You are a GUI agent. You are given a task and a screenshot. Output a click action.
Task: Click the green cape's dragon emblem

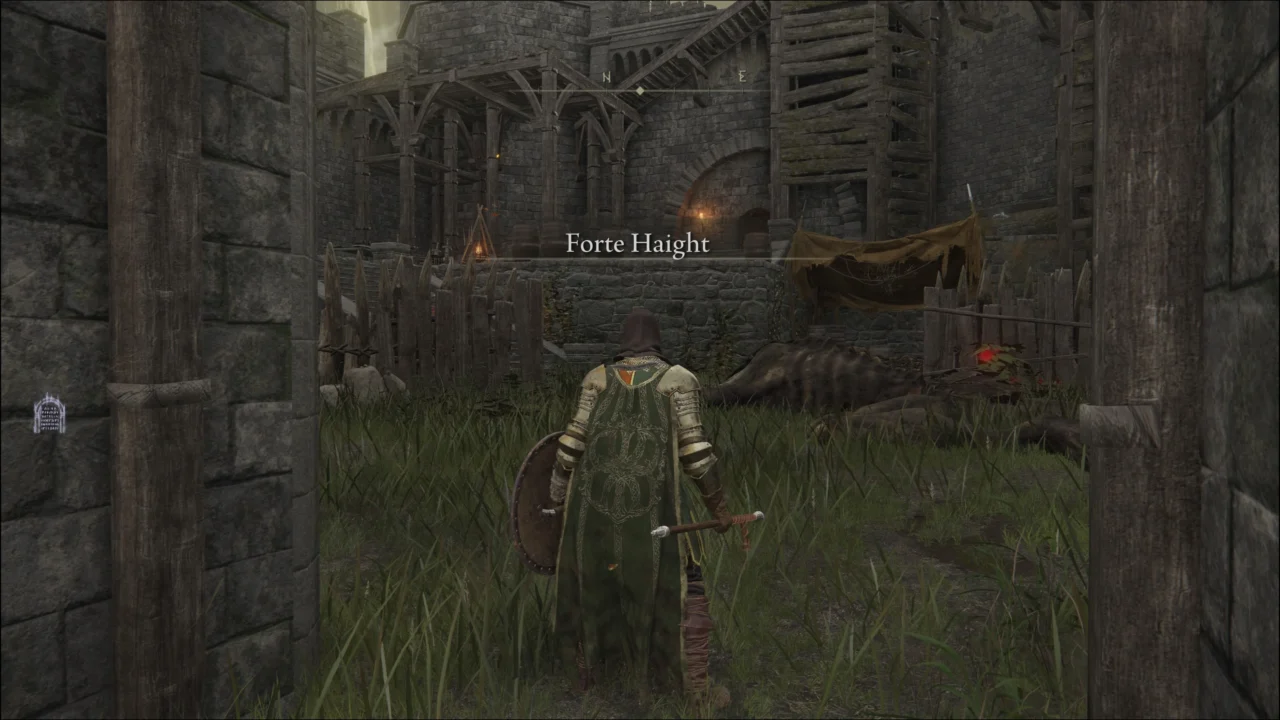tap(625, 465)
